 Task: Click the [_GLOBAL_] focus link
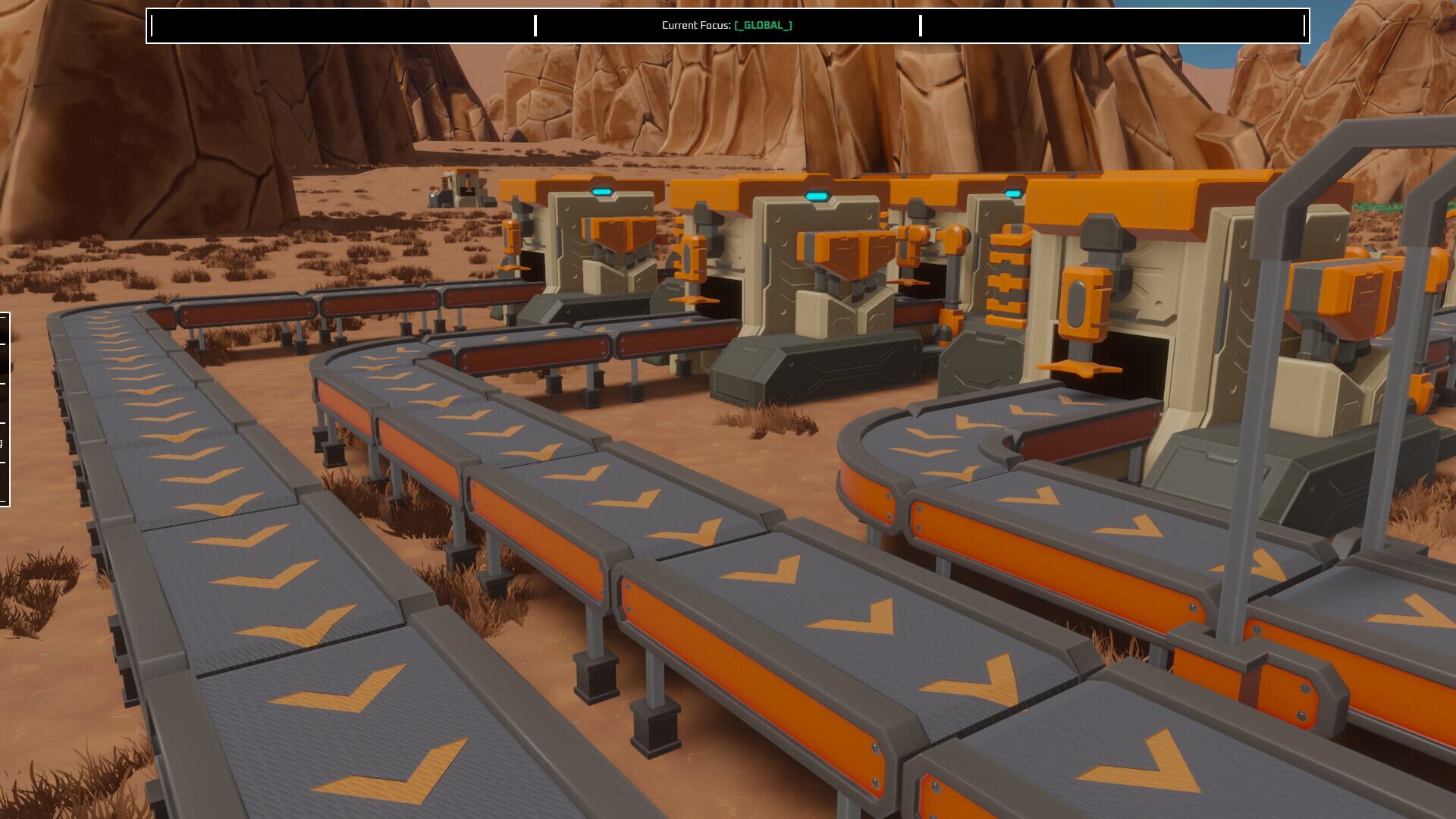tap(761, 24)
